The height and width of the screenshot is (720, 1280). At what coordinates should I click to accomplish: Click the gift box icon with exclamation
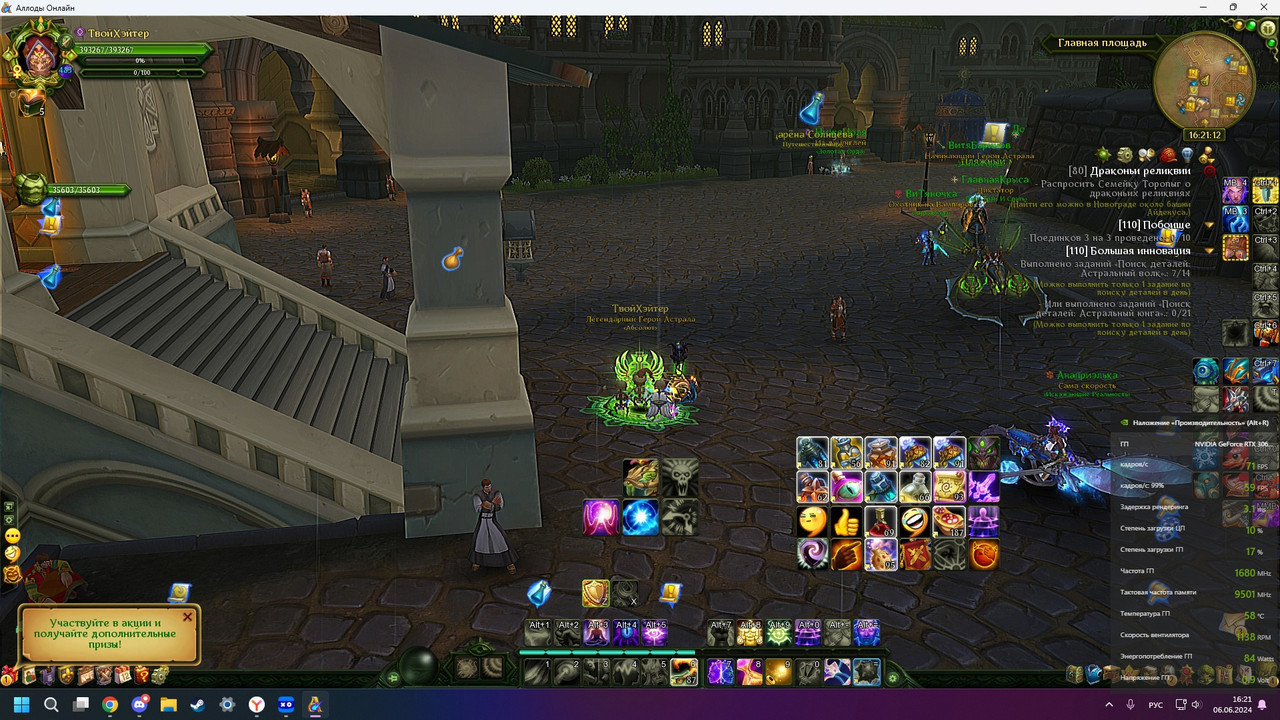(x=9, y=676)
